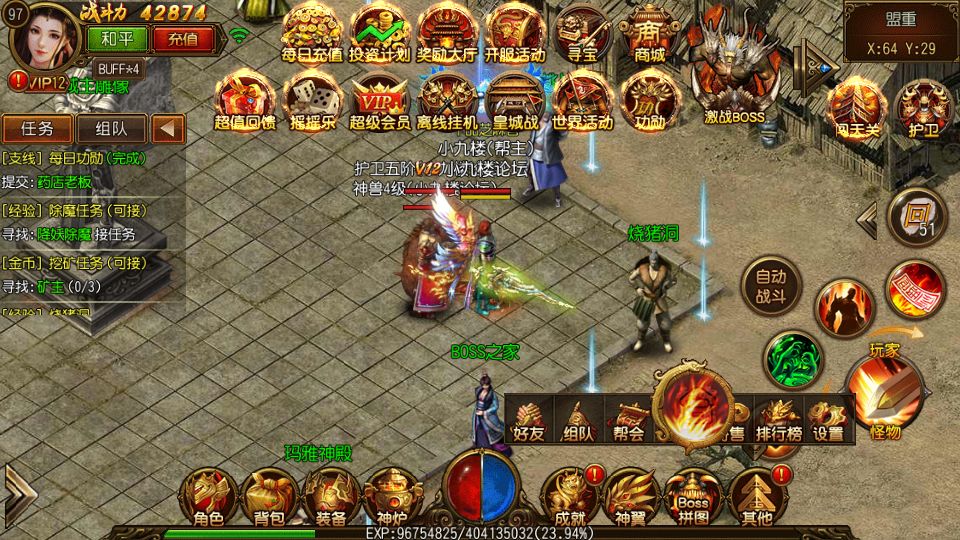
Task: Open the 摇摇乐 dice event
Action: pyautogui.click(x=311, y=100)
